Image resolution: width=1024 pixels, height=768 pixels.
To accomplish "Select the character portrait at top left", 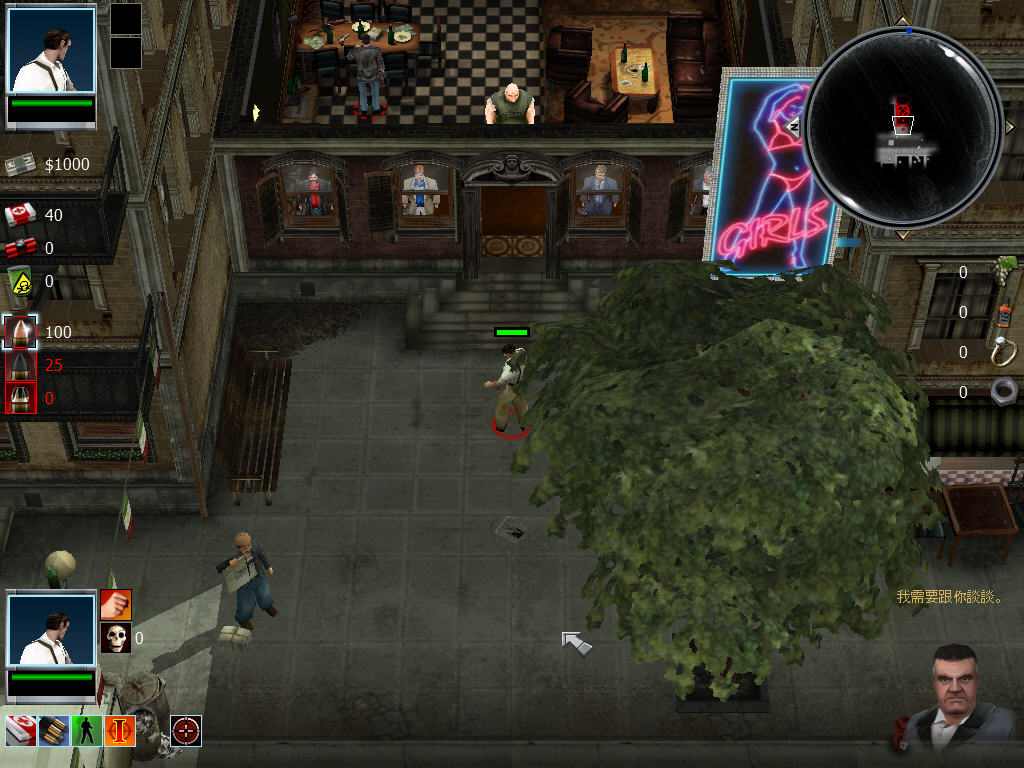I will point(51,51).
